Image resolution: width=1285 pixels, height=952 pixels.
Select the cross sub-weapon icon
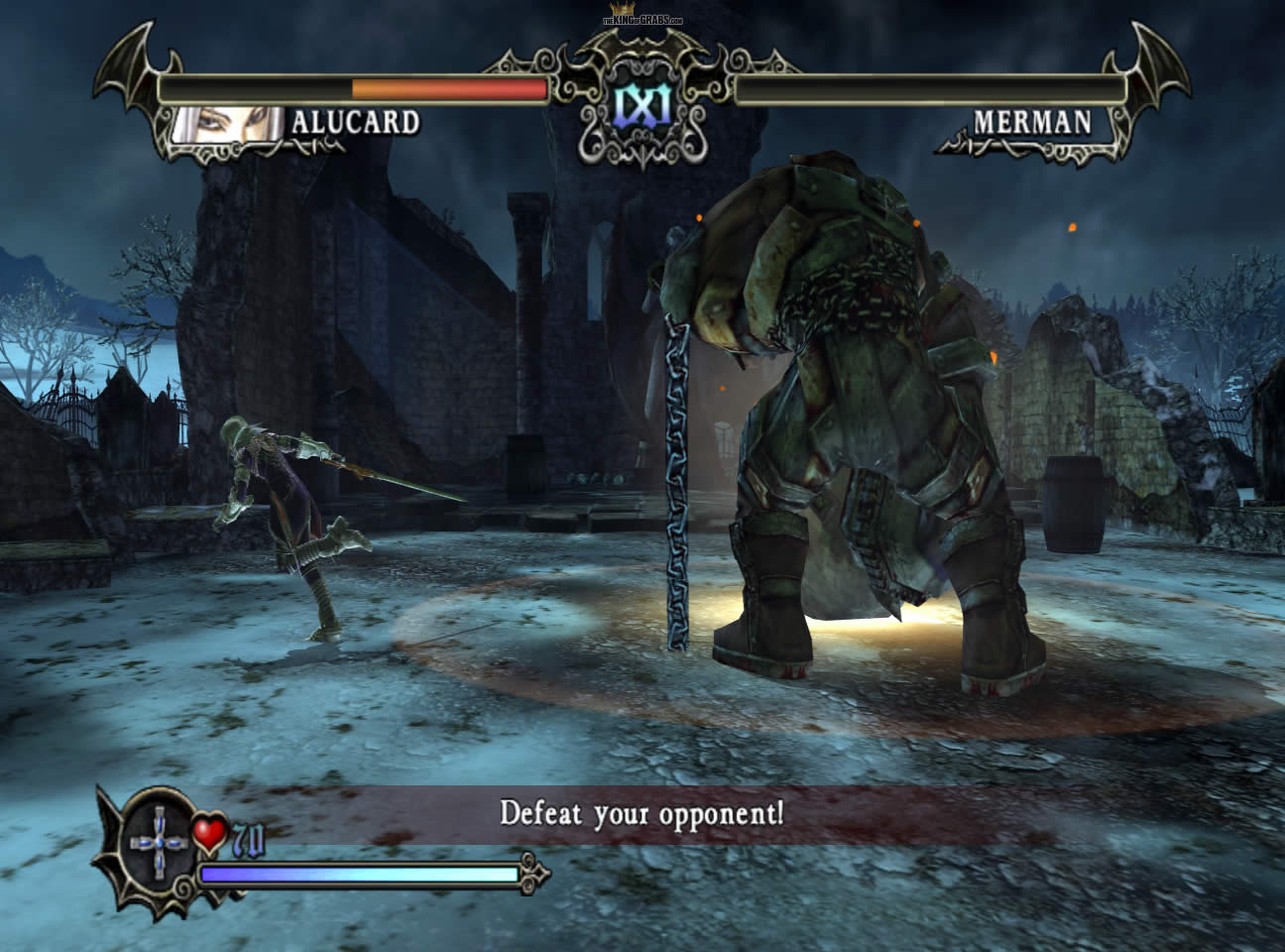tap(161, 841)
